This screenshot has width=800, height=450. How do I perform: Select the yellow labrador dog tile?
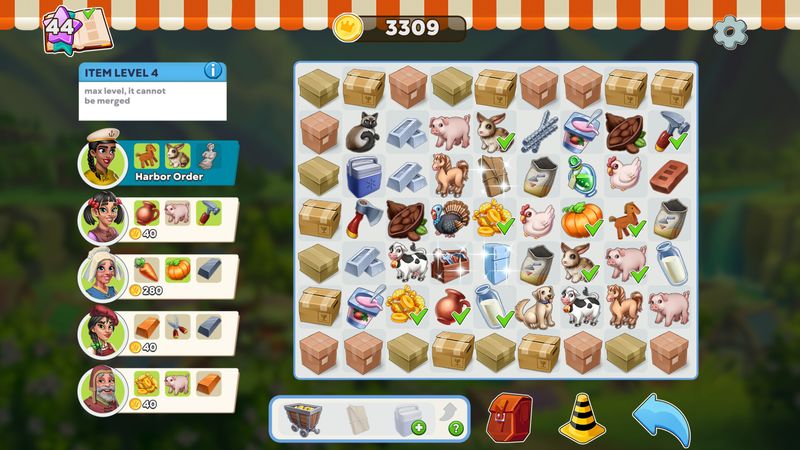coord(537,304)
